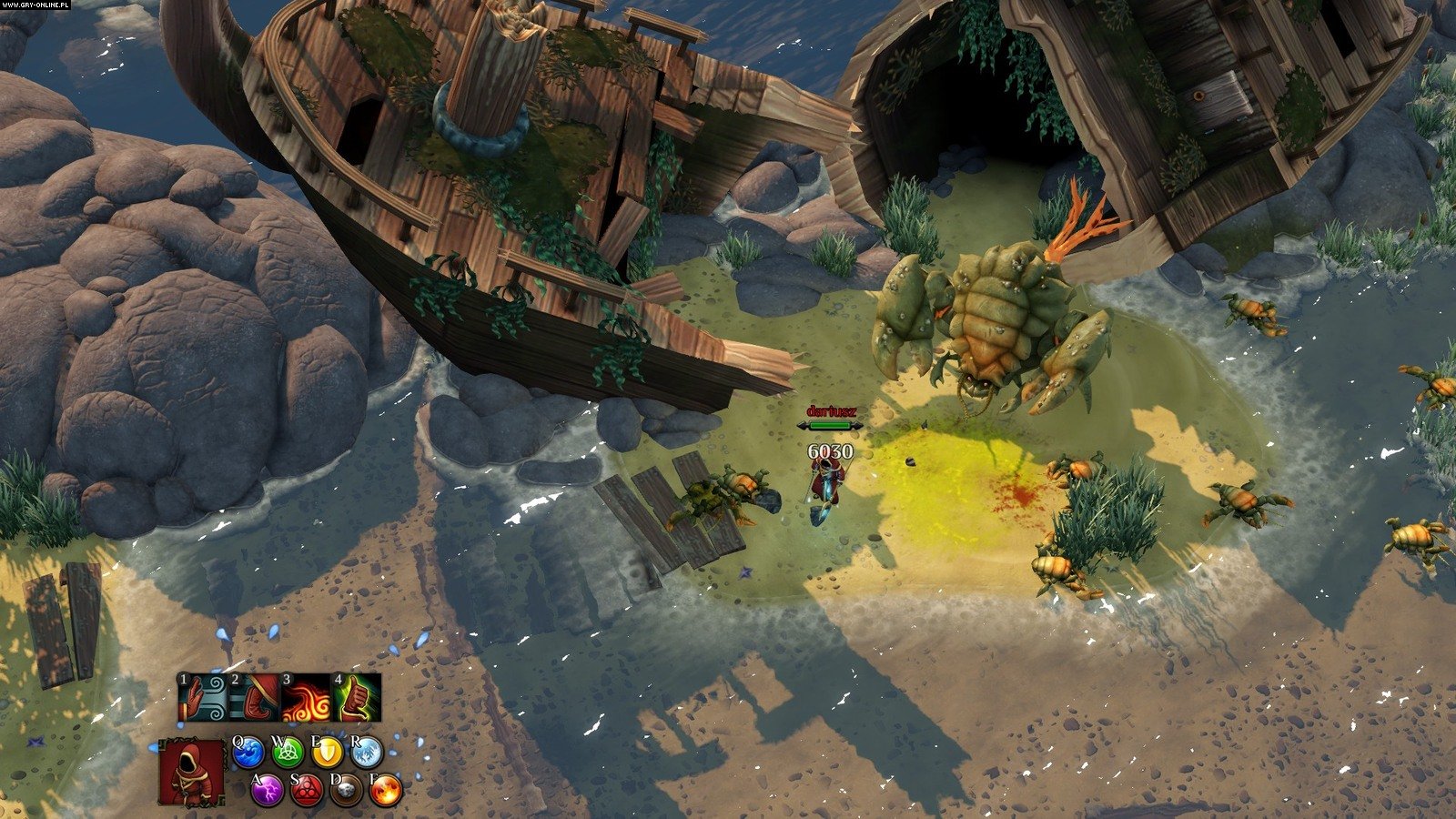Queue the white frost element orb
Image resolution: width=1456 pixels, height=819 pixels.
pyautogui.click(x=367, y=752)
